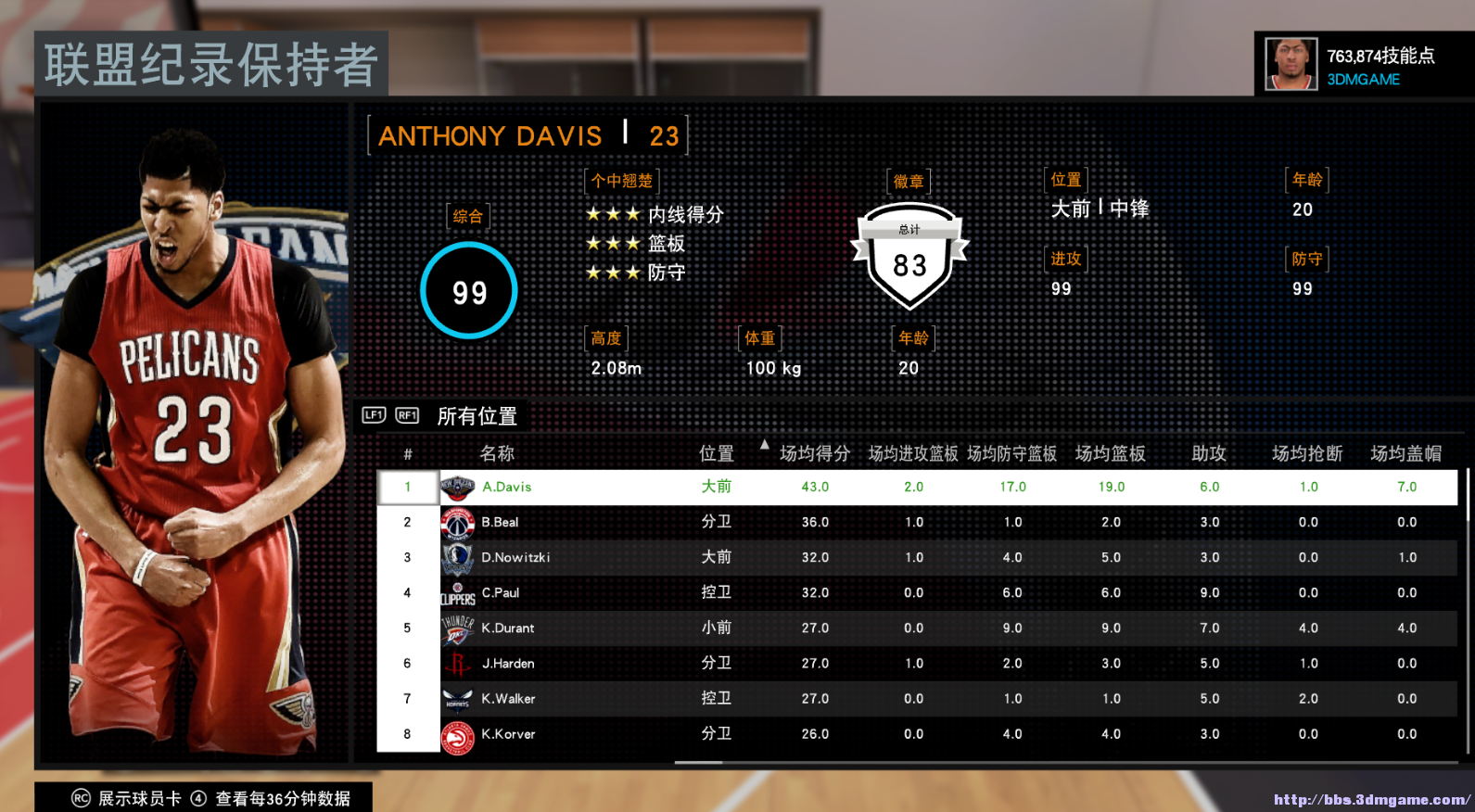
Task: Pick the C.Paul row
Action: point(500,592)
